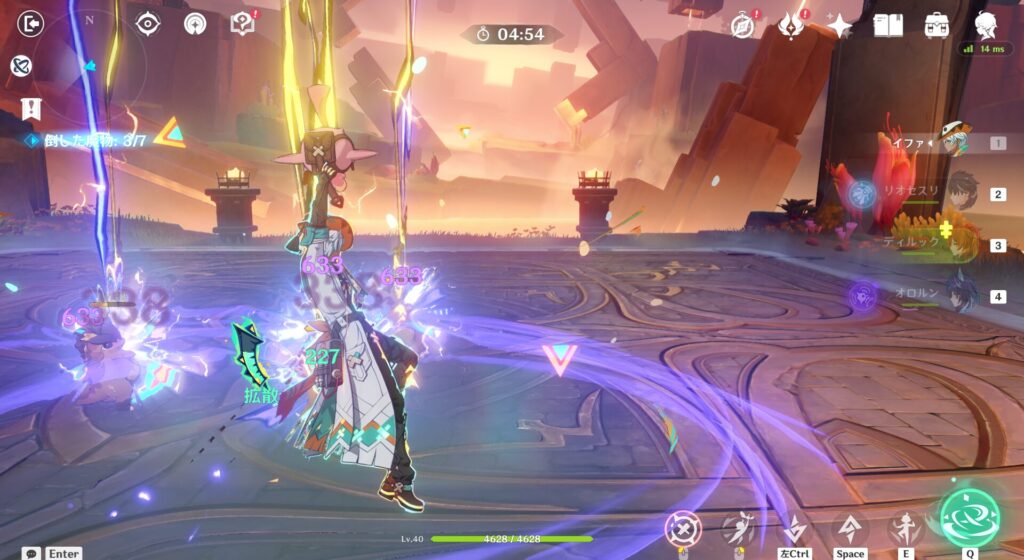Select the defeated monsters objective tracker
The width and height of the screenshot is (1024, 560).
tap(94, 141)
